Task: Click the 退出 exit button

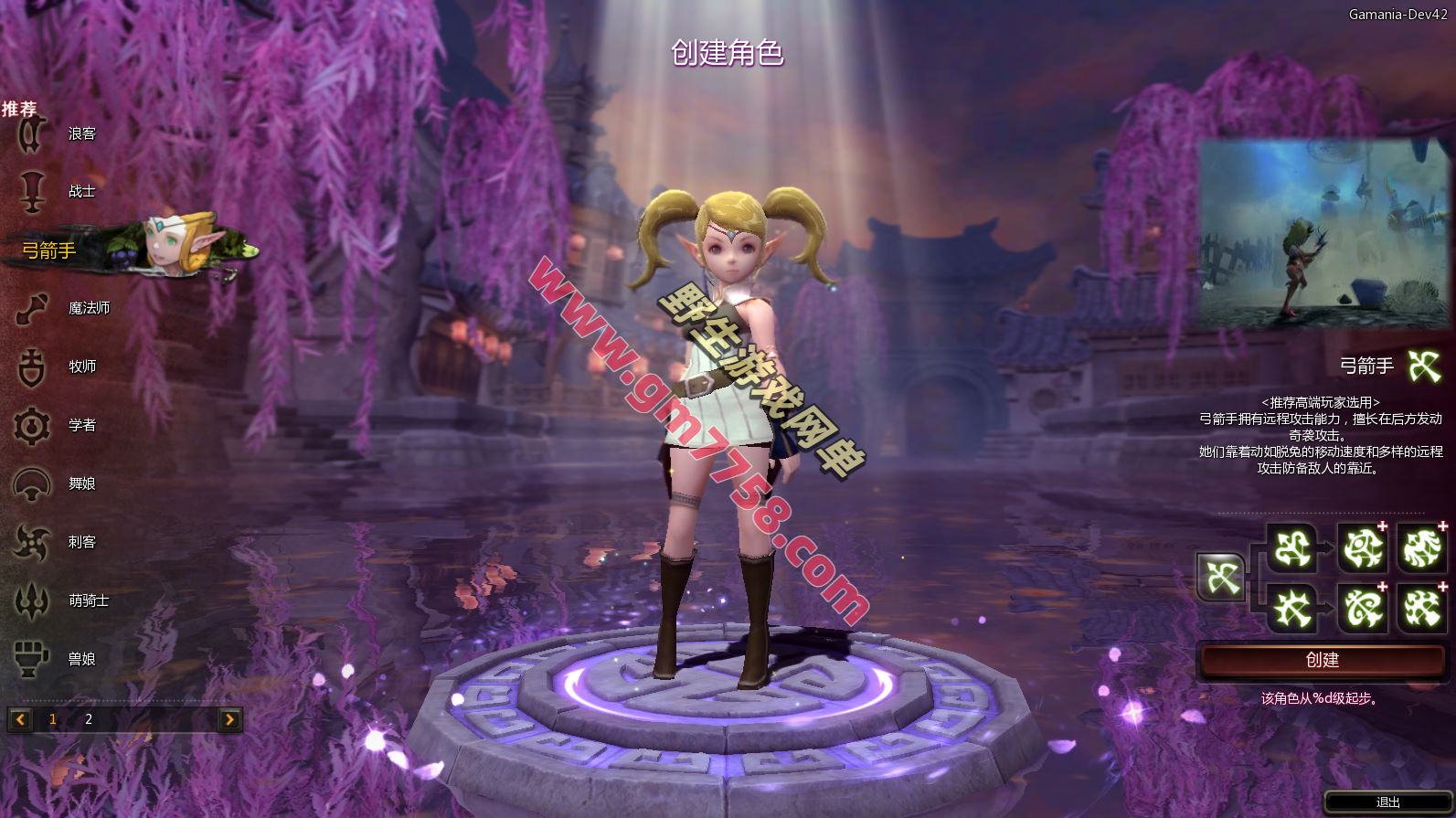Action: [x=1387, y=802]
